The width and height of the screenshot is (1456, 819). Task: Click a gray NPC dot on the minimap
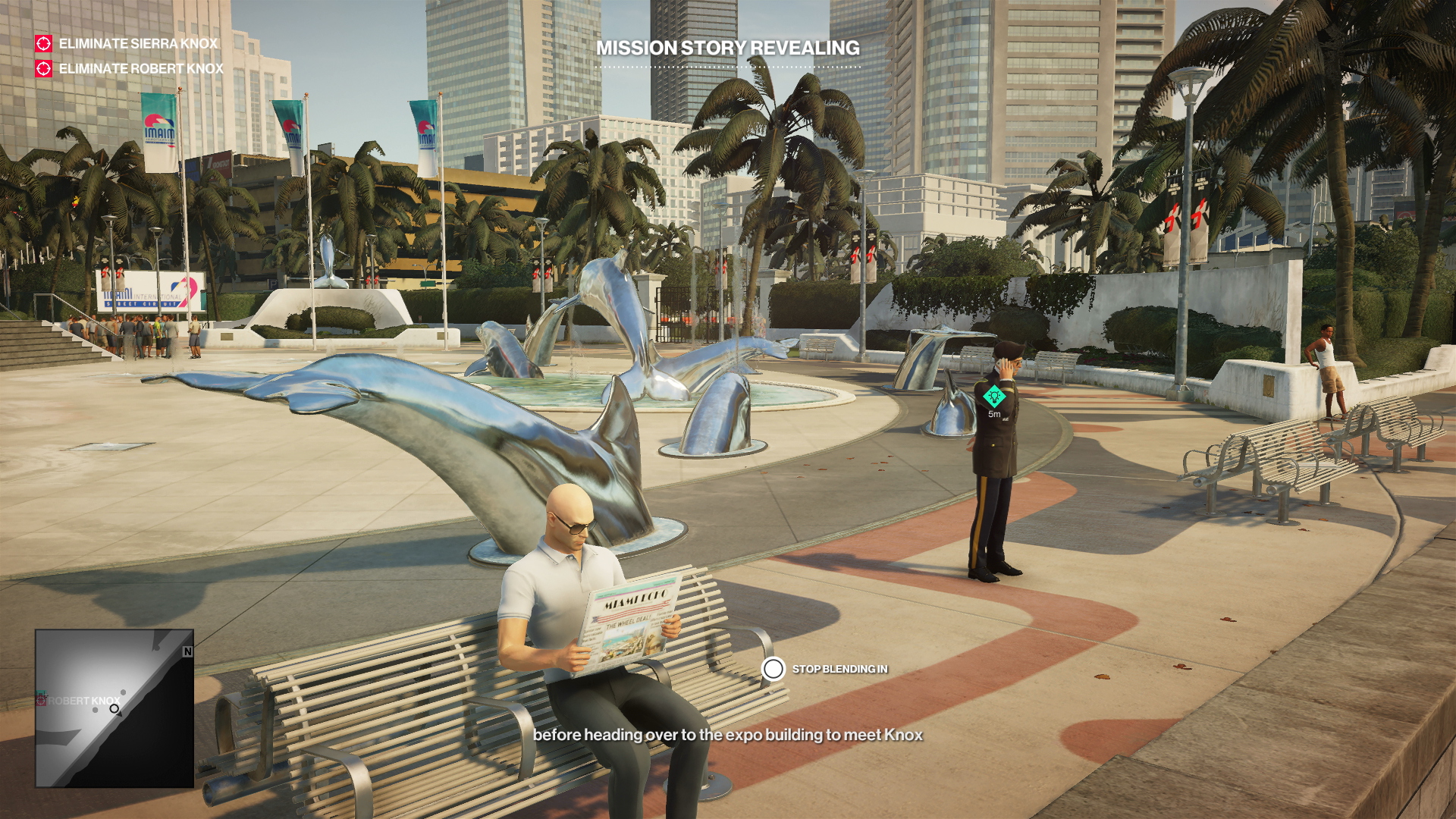(x=95, y=710)
